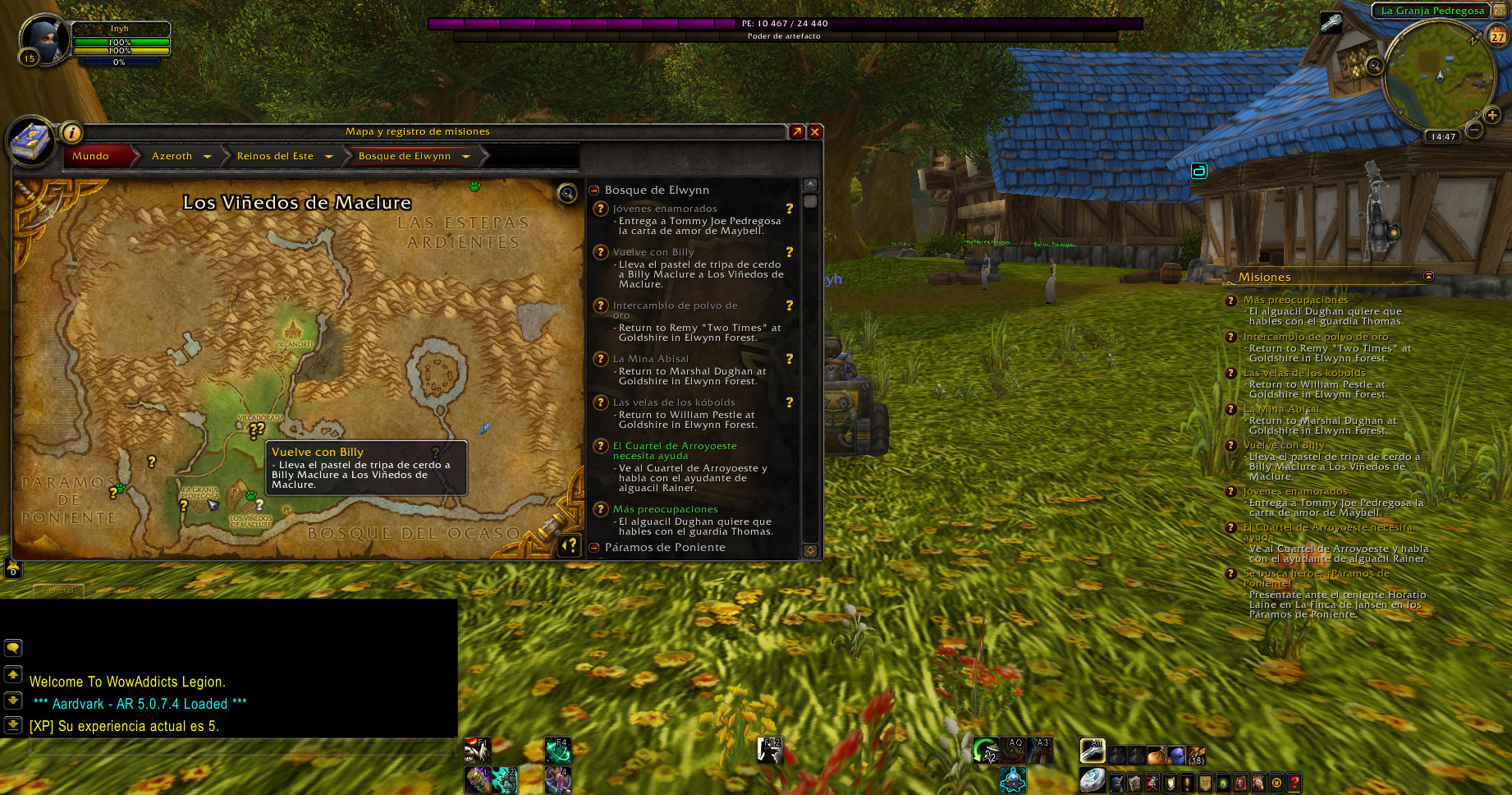The width and height of the screenshot is (1512, 795).
Task: Select the Jóvenes enamorados quest entry
Action: tap(665, 209)
